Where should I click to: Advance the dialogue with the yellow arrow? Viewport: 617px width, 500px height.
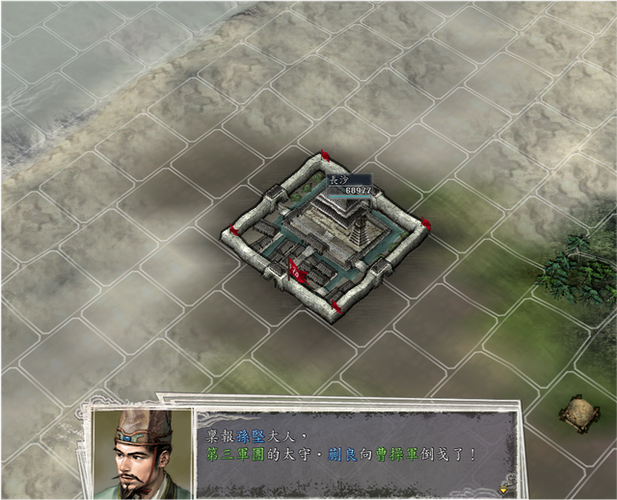point(503,489)
